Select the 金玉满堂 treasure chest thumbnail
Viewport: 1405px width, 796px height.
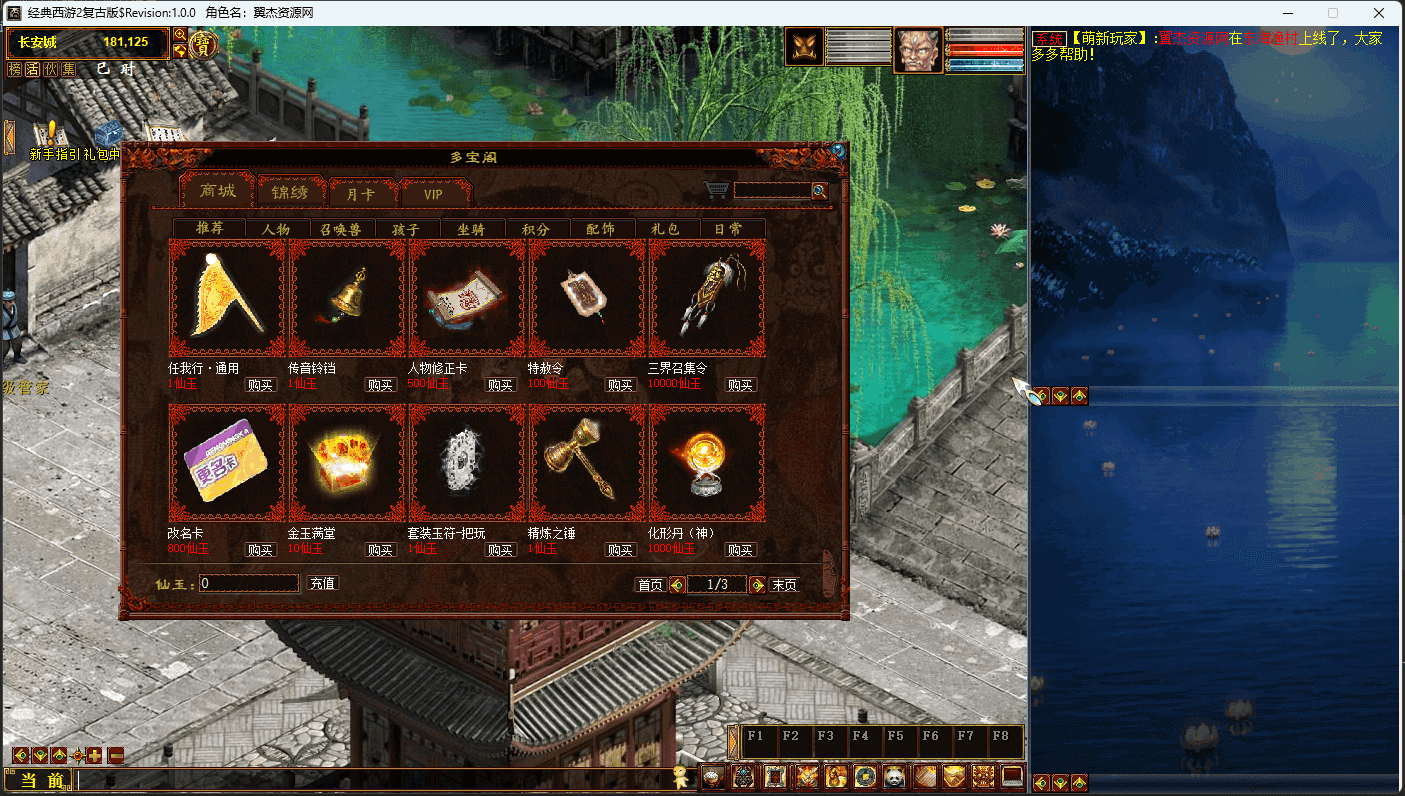347,463
